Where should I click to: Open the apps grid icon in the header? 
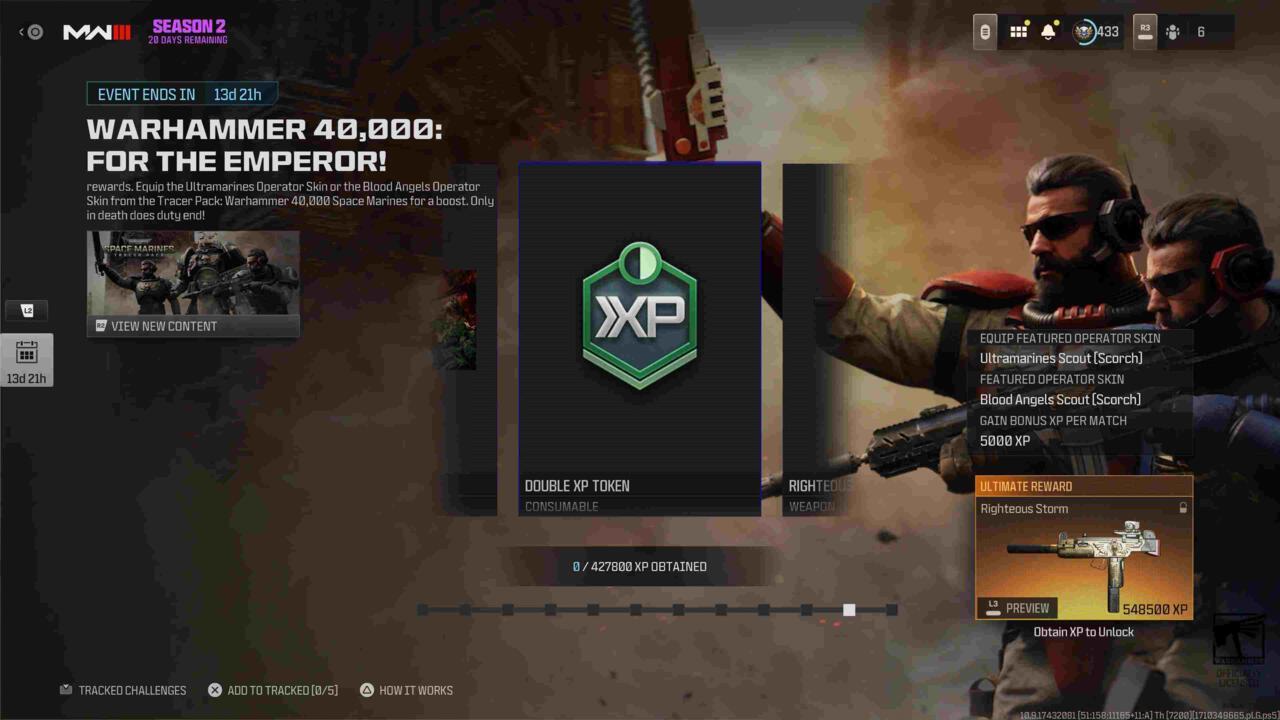[1018, 31]
